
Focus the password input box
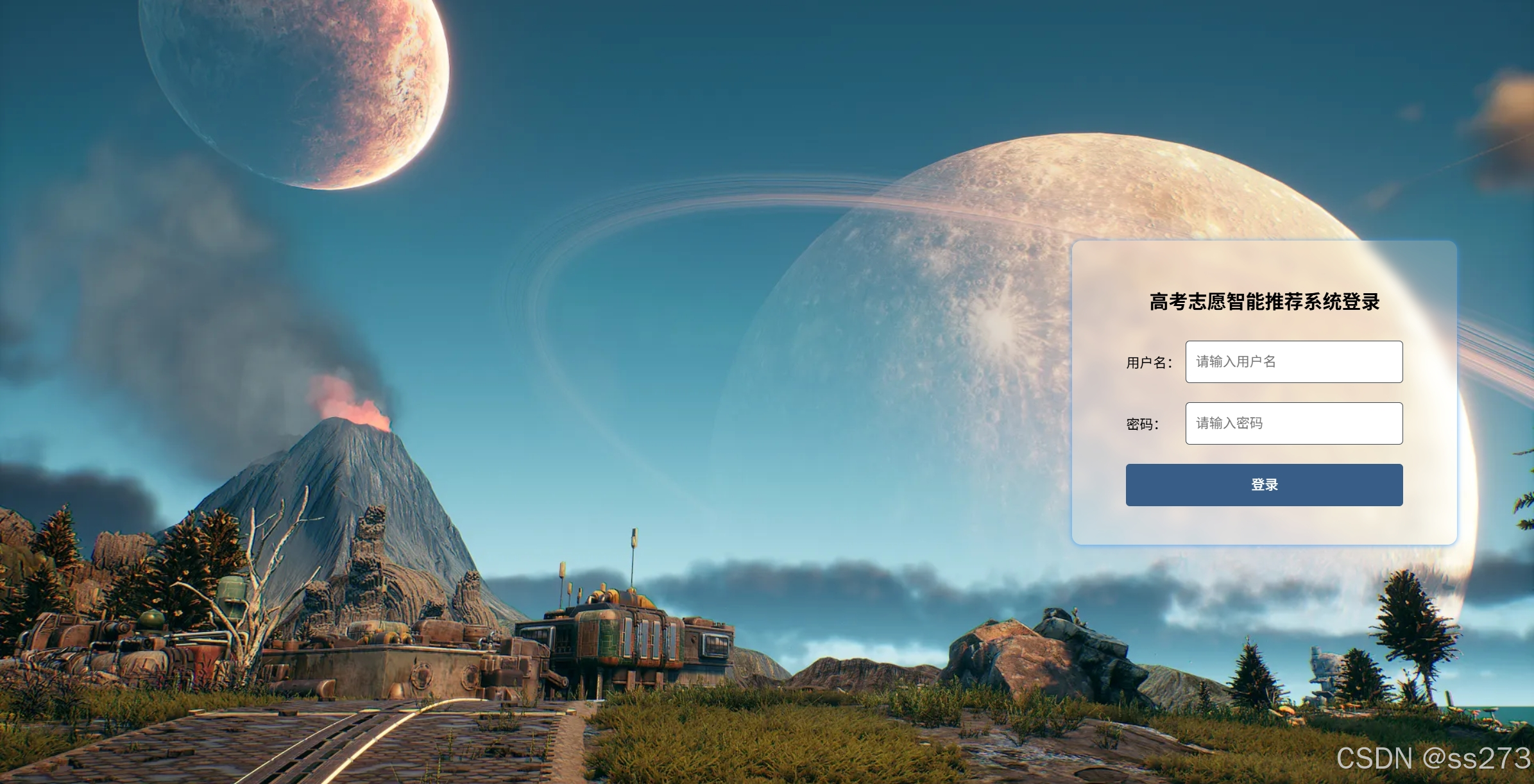point(1293,423)
